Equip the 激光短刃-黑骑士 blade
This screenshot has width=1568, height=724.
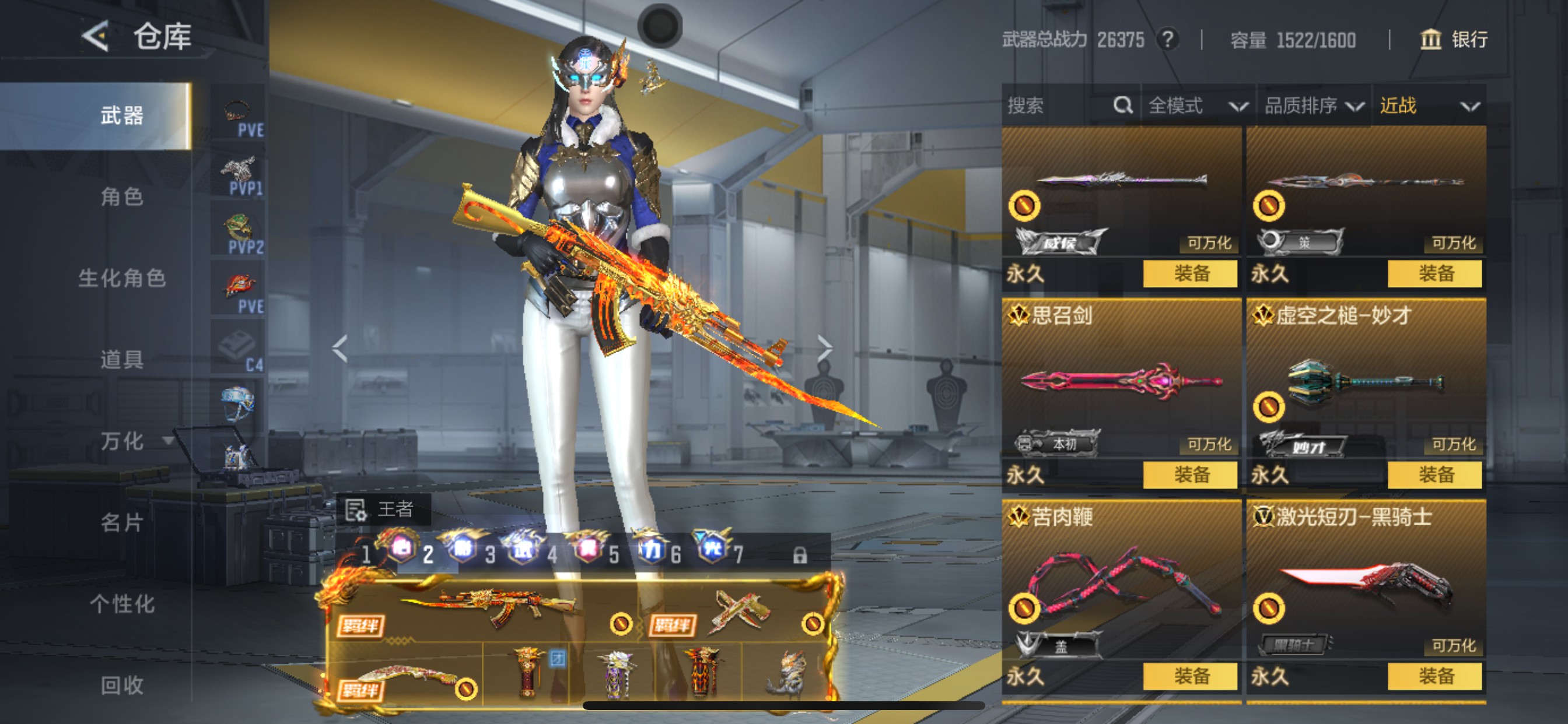coord(1434,676)
